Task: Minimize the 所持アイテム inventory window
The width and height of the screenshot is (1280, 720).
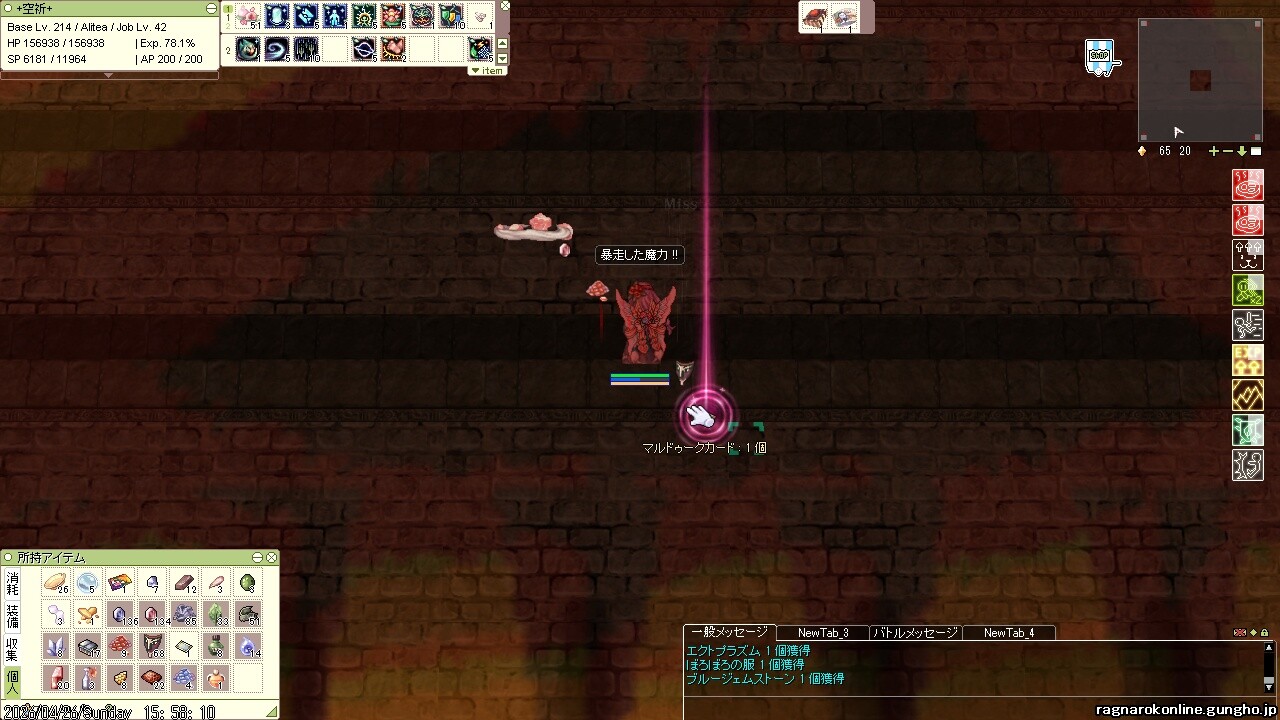Action: pyautogui.click(x=258, y=558)
